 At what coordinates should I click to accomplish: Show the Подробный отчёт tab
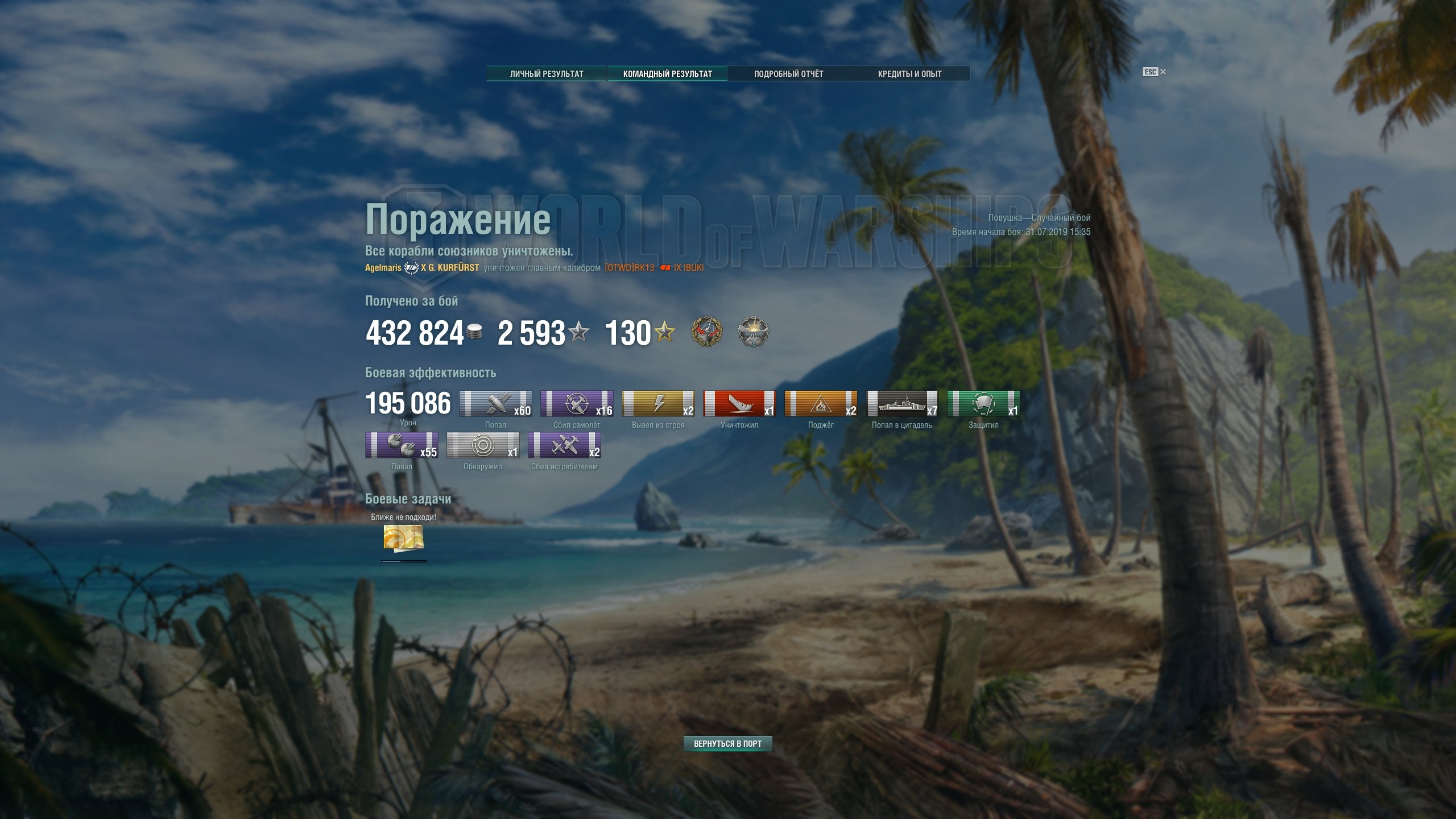tap(788, 73)
